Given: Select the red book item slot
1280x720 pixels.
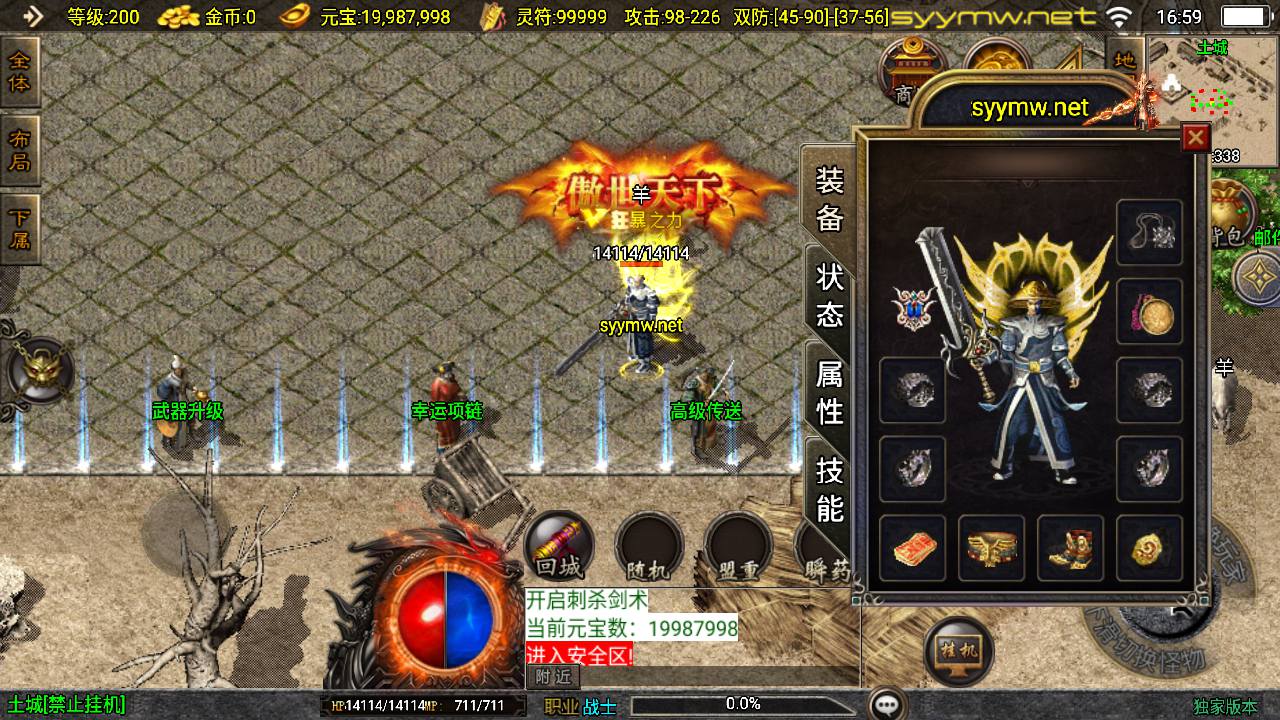Looking at the screenshot, I should pyautogui.click(x=912, y=548).
